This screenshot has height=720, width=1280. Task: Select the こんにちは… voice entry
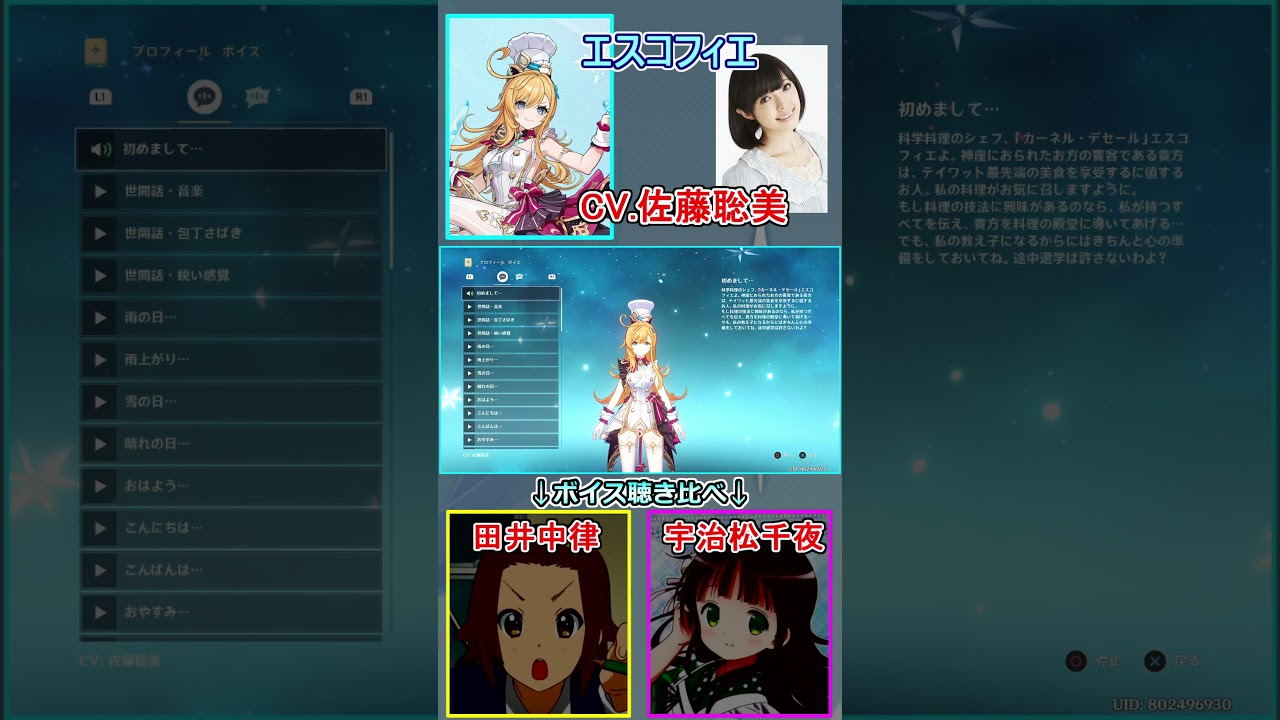tap(230, 528)
